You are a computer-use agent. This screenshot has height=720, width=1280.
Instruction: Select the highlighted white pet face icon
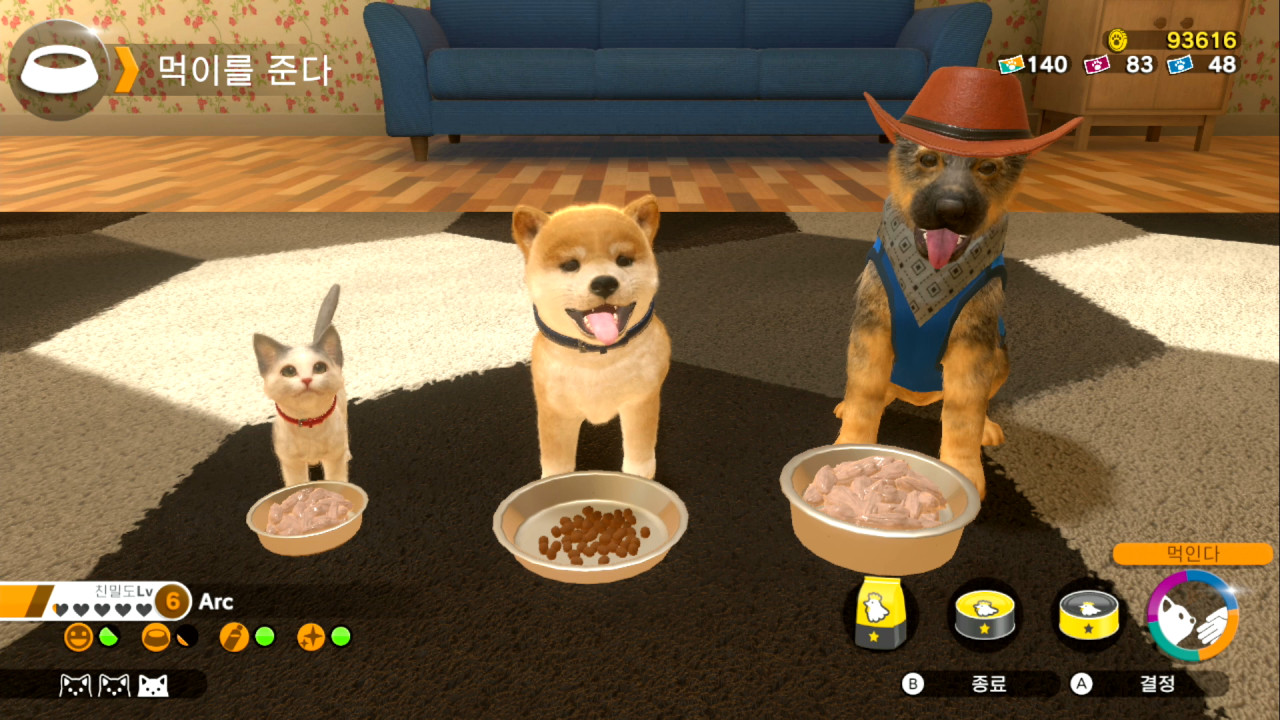click(155, 687)
